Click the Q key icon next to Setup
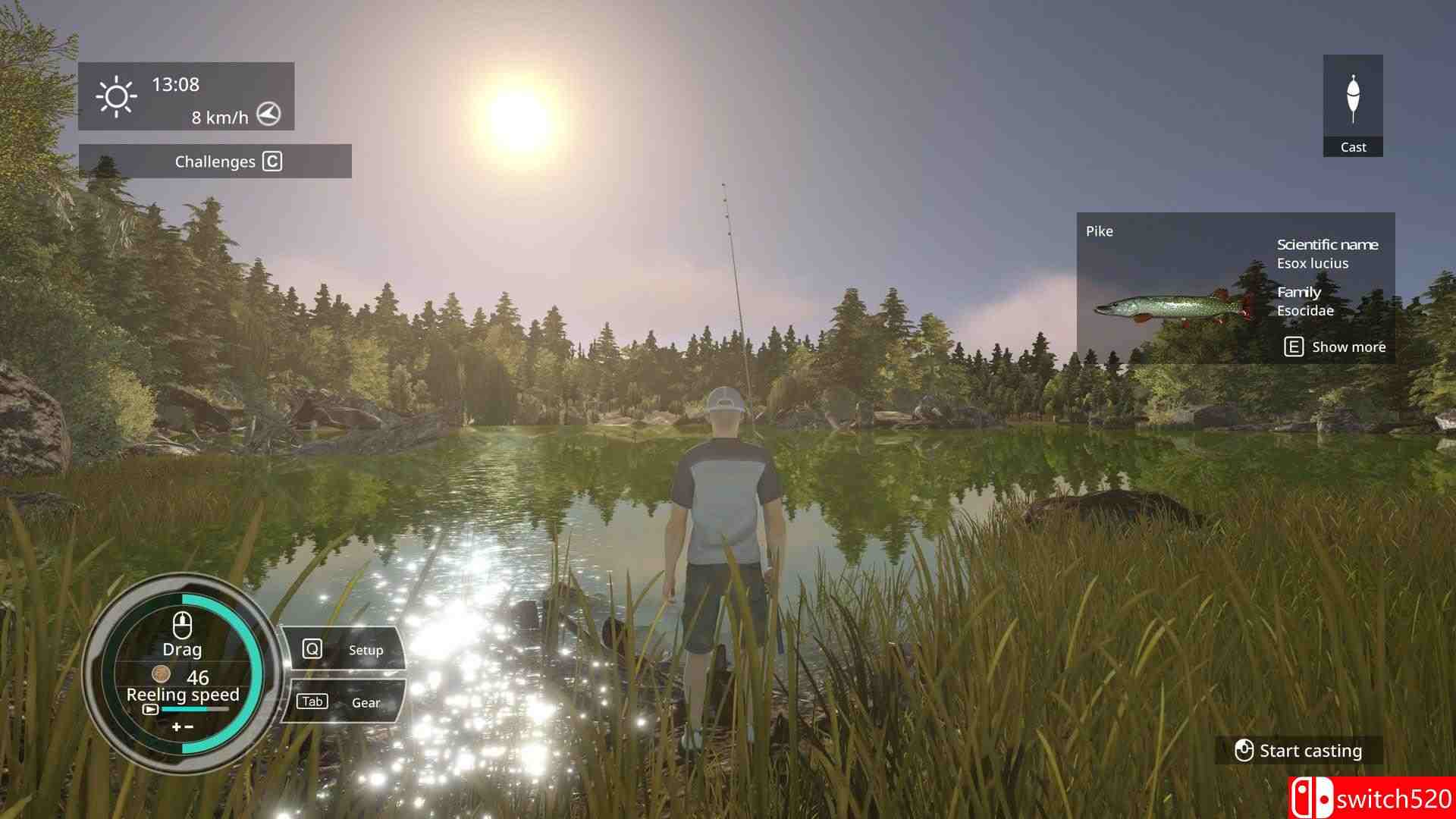The height and width of the screenshot is (819, 1456). click(x=312, y=648)
